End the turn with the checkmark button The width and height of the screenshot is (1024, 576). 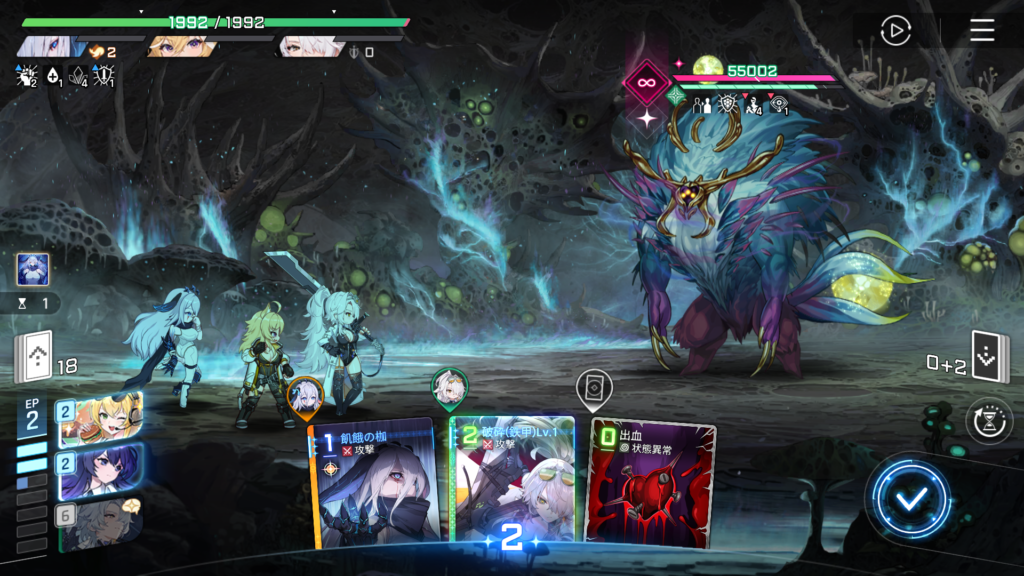pos(908,499)
